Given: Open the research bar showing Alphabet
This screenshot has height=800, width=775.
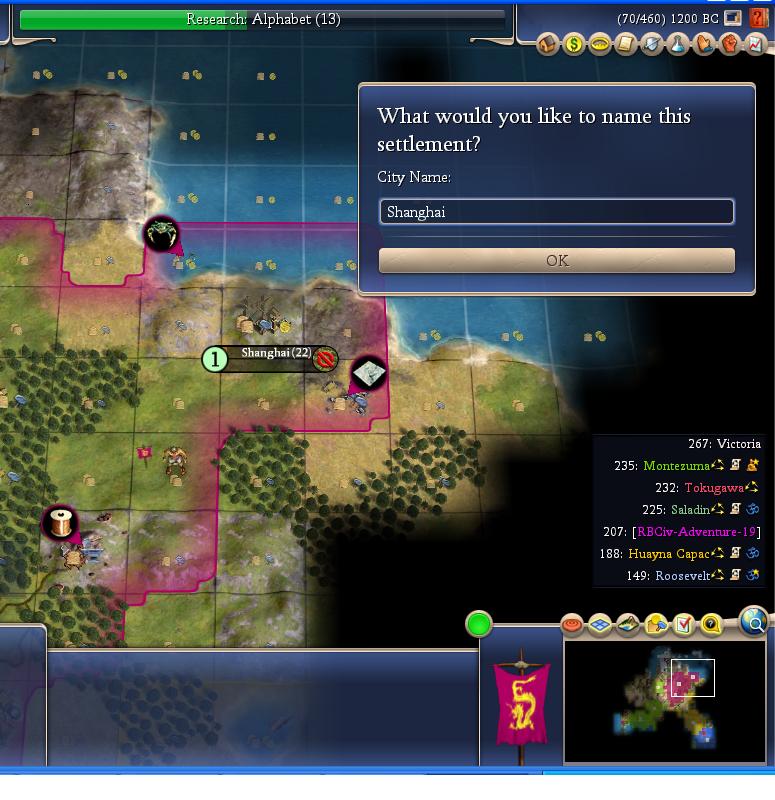Looking at the screenshot, I should 262,19.
